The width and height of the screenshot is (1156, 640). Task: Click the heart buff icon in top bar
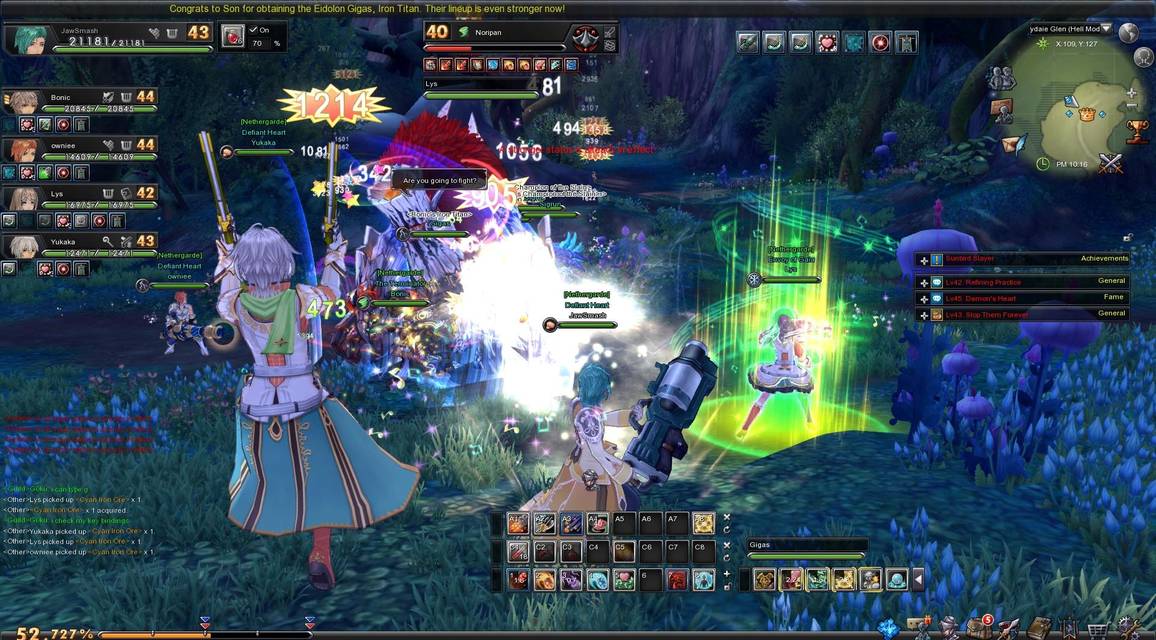(827, 42)
